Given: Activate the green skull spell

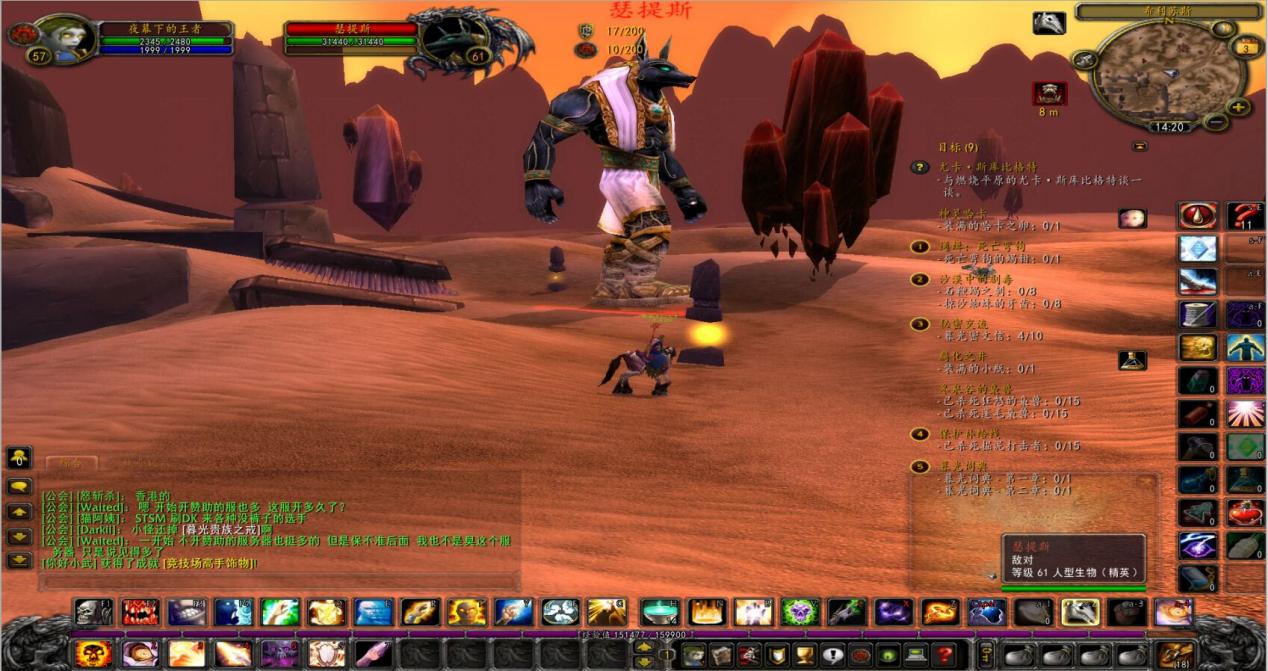Looking at the screenshot, I should pyautogui.click(x=800, y=612).
